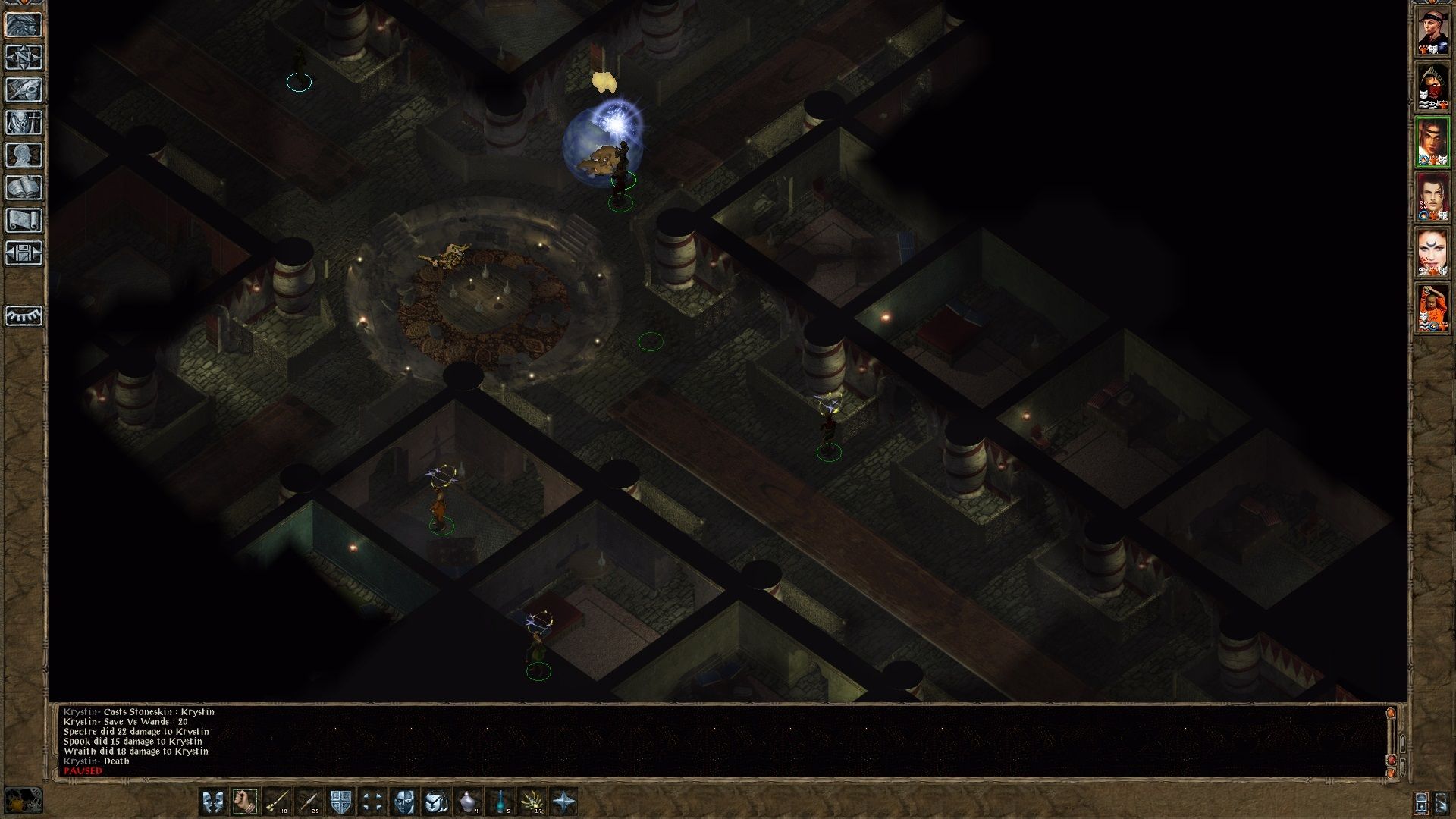Open the character record with the head silhouette

point(24,155)
